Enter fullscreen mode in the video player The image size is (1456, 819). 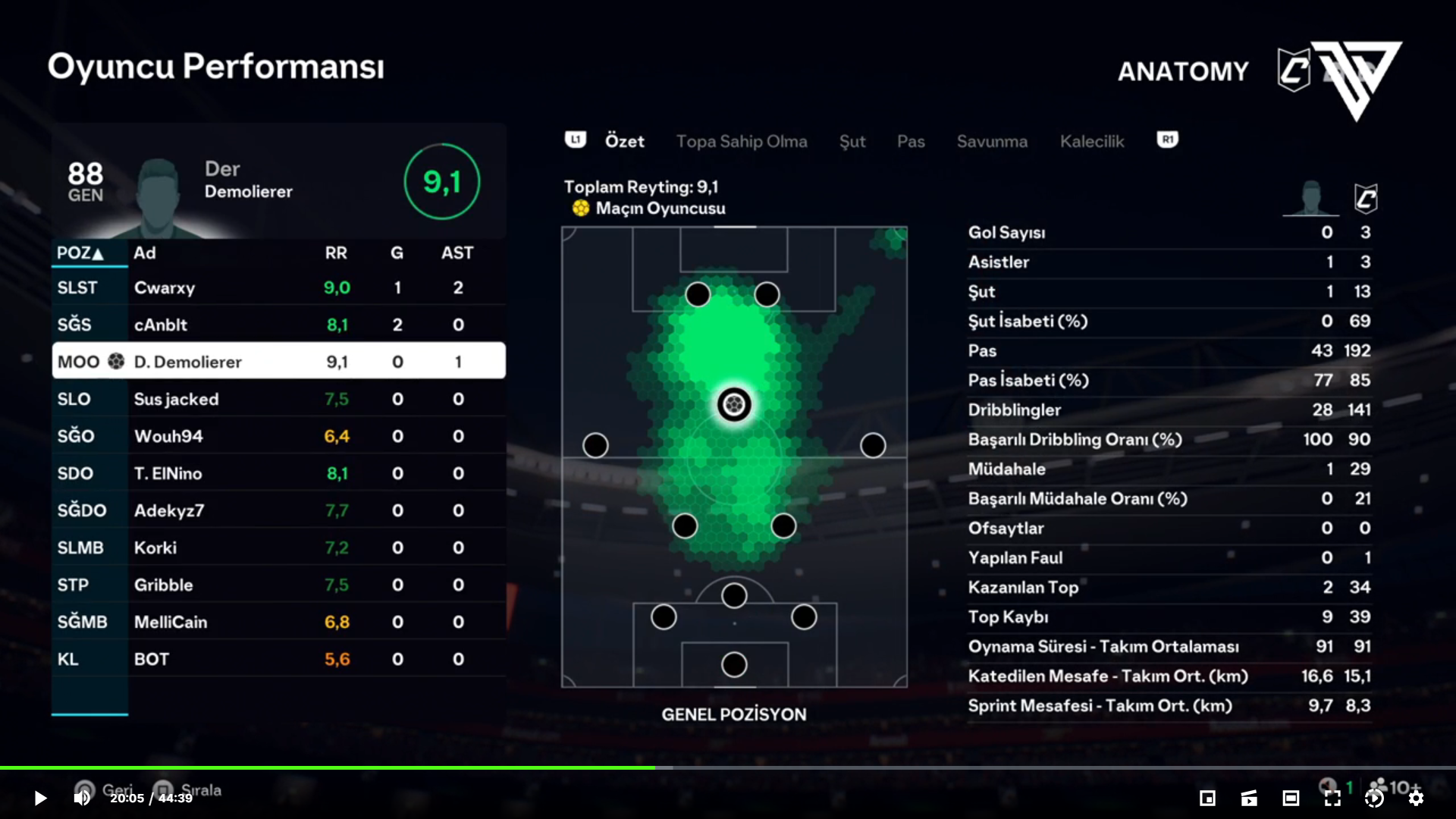click(x=1332, y=798)
